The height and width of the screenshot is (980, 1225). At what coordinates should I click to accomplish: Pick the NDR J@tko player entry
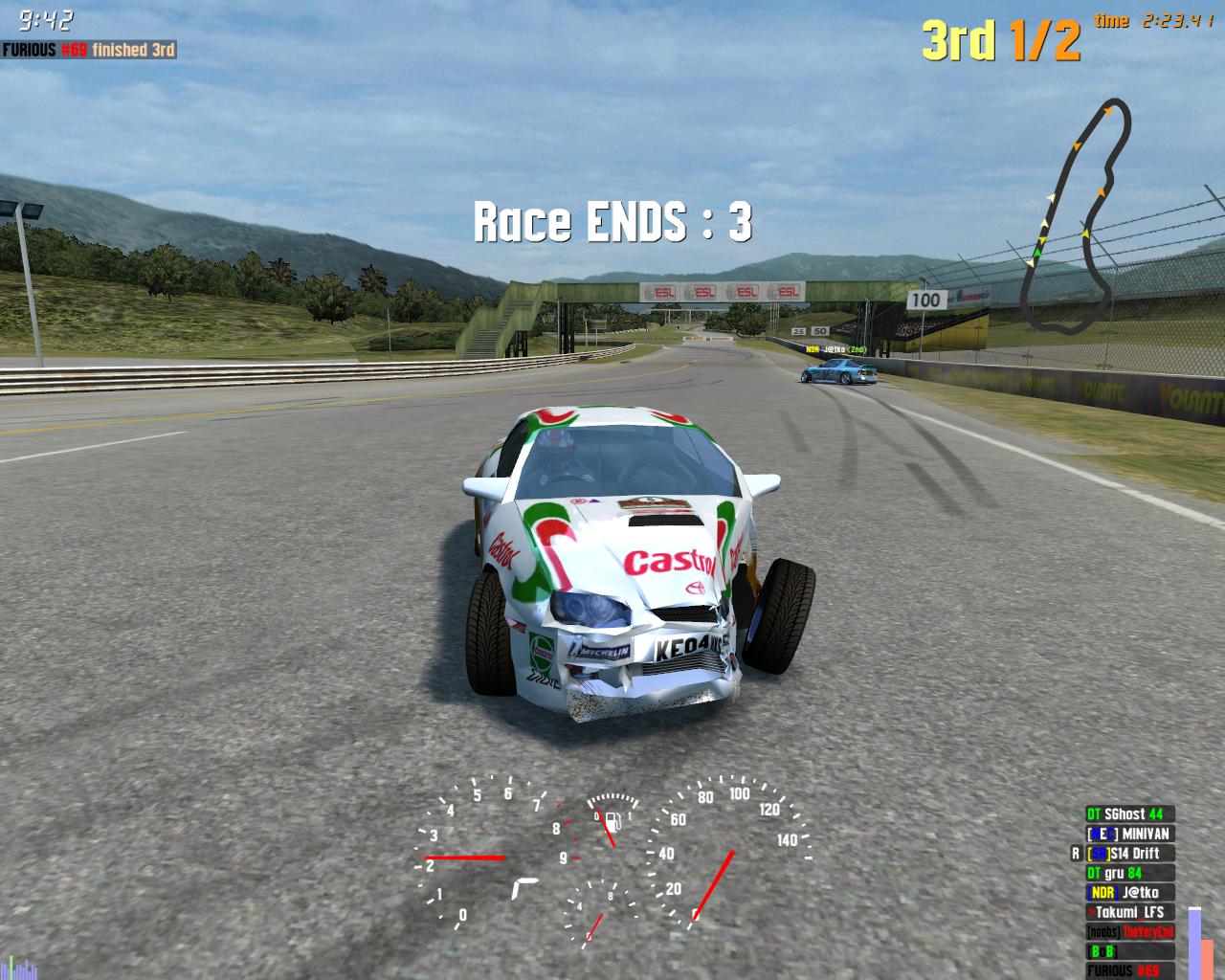[1128, 893]
